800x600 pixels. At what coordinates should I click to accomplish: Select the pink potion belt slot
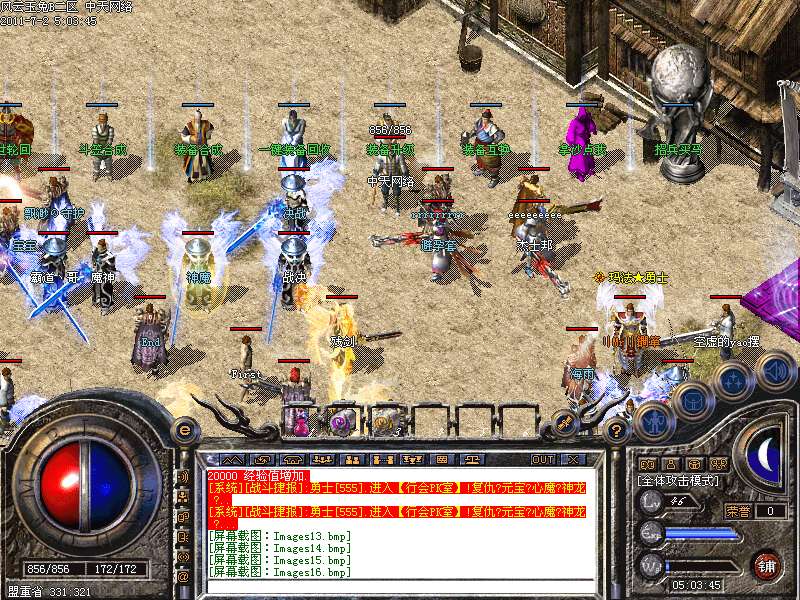[299, 421]
